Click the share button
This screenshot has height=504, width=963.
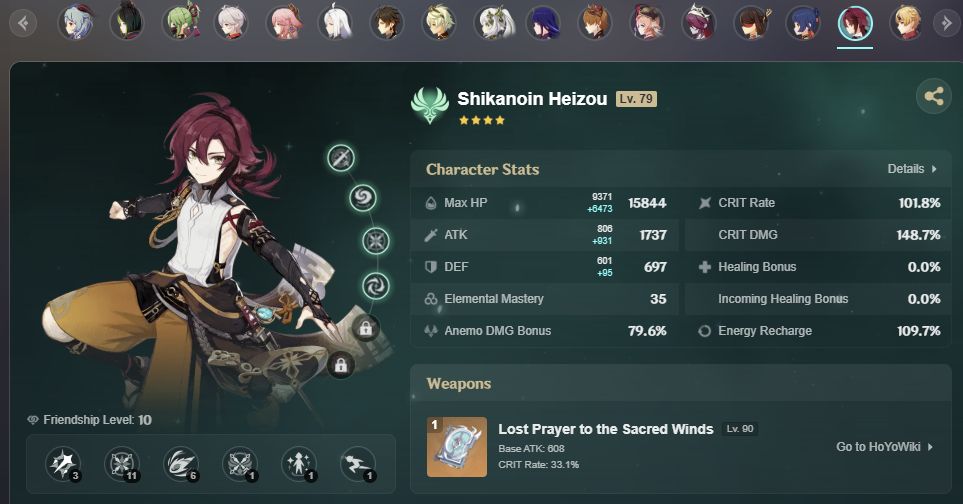933,96
